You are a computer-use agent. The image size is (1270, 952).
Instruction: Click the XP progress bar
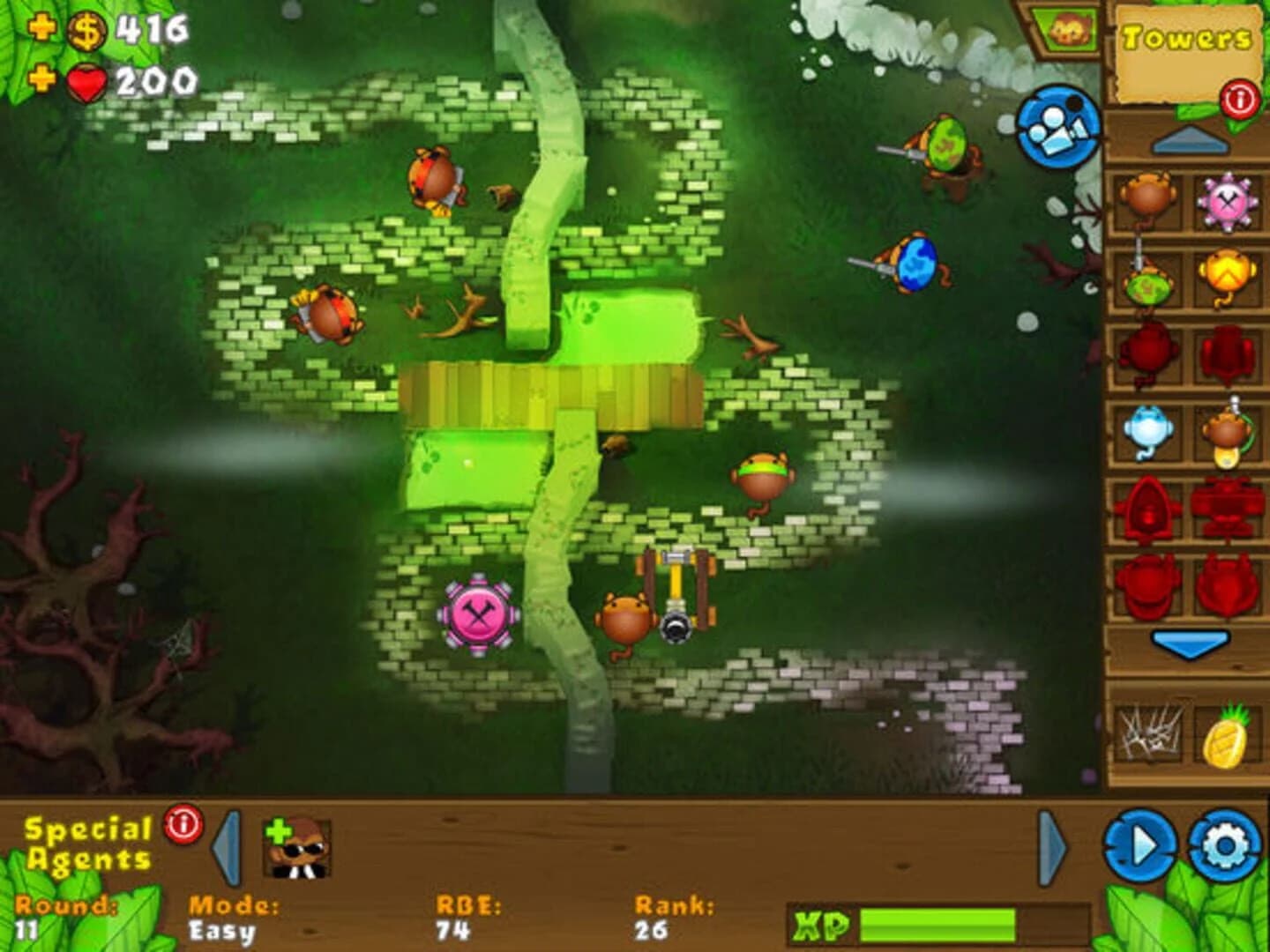[x=935, y=924]
